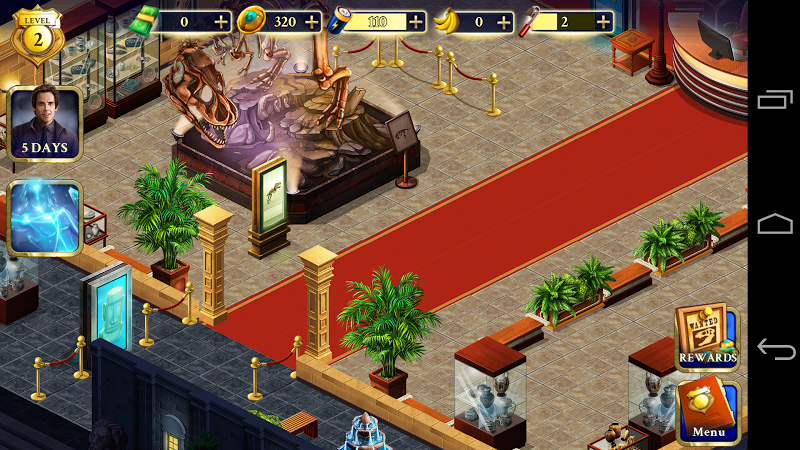
Task: Tap the Android back button
Action: point(775,350)
